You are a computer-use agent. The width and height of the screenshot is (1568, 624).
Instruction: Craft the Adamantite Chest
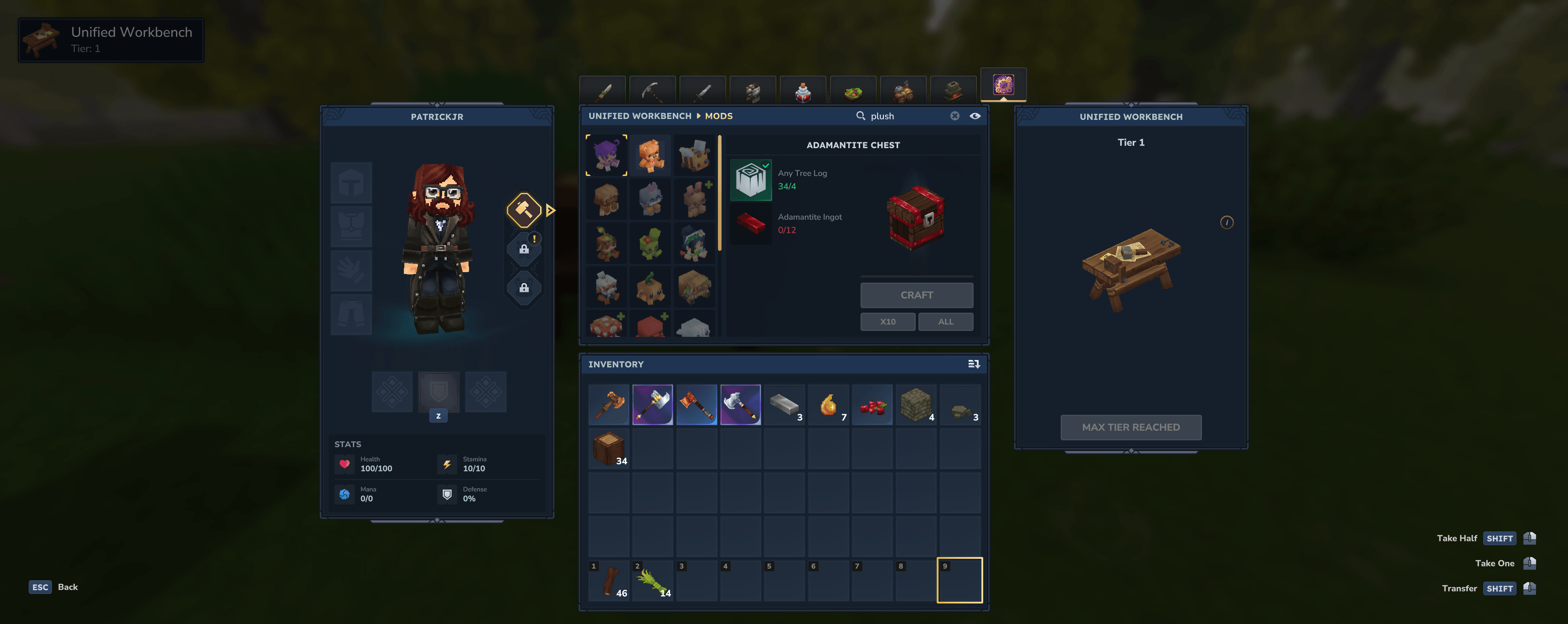pos(916,295)
